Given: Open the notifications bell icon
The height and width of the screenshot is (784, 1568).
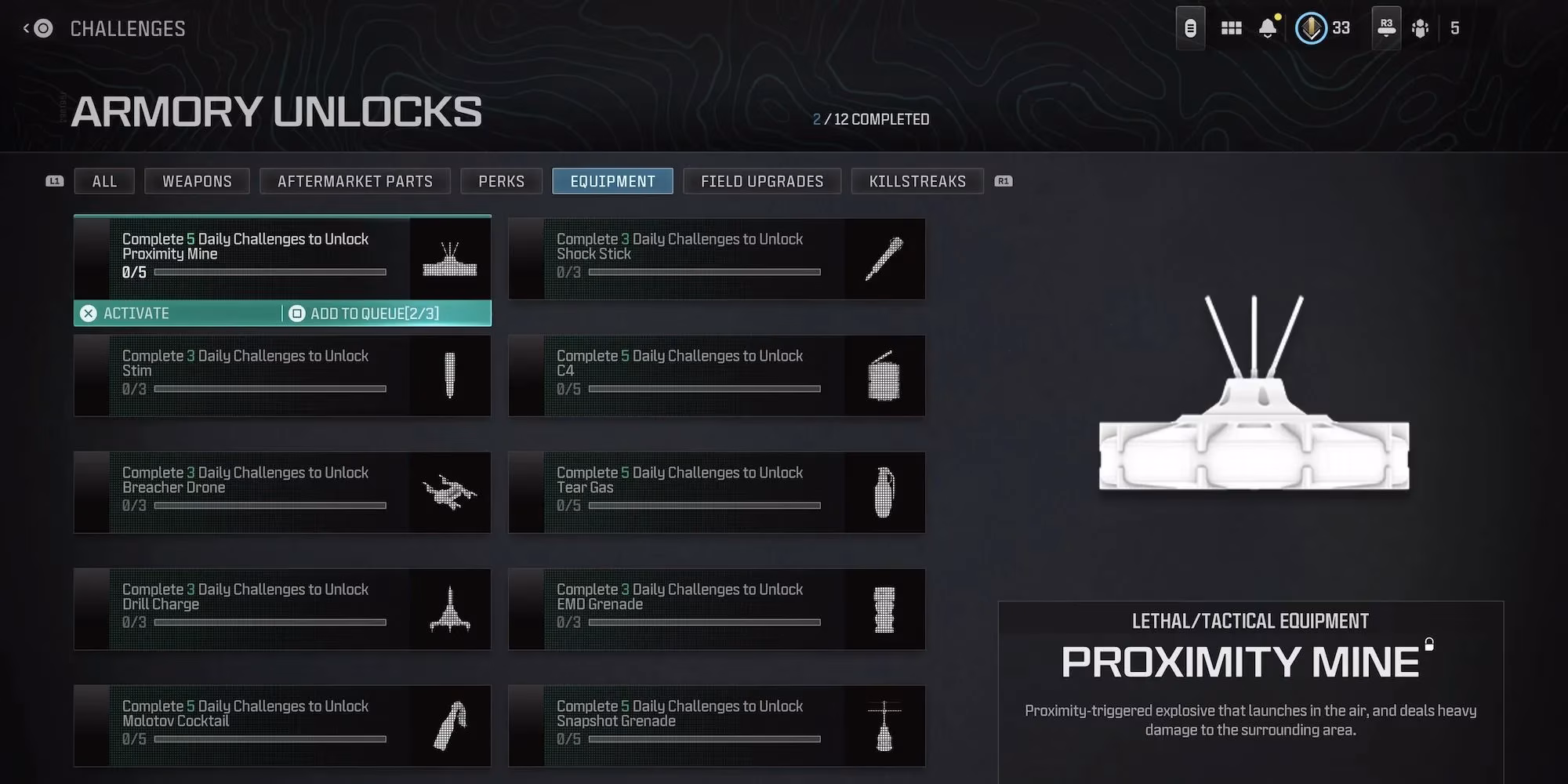Looking at the screenshot, I should [1267, 27].
